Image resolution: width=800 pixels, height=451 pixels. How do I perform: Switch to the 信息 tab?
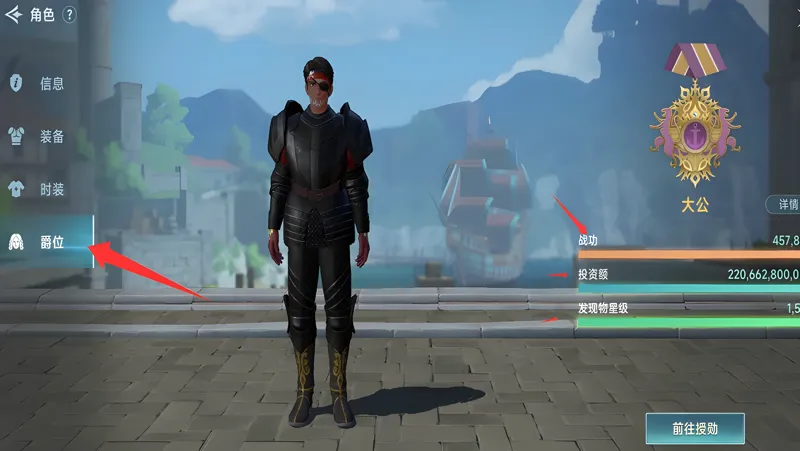(x=42, y=83)
